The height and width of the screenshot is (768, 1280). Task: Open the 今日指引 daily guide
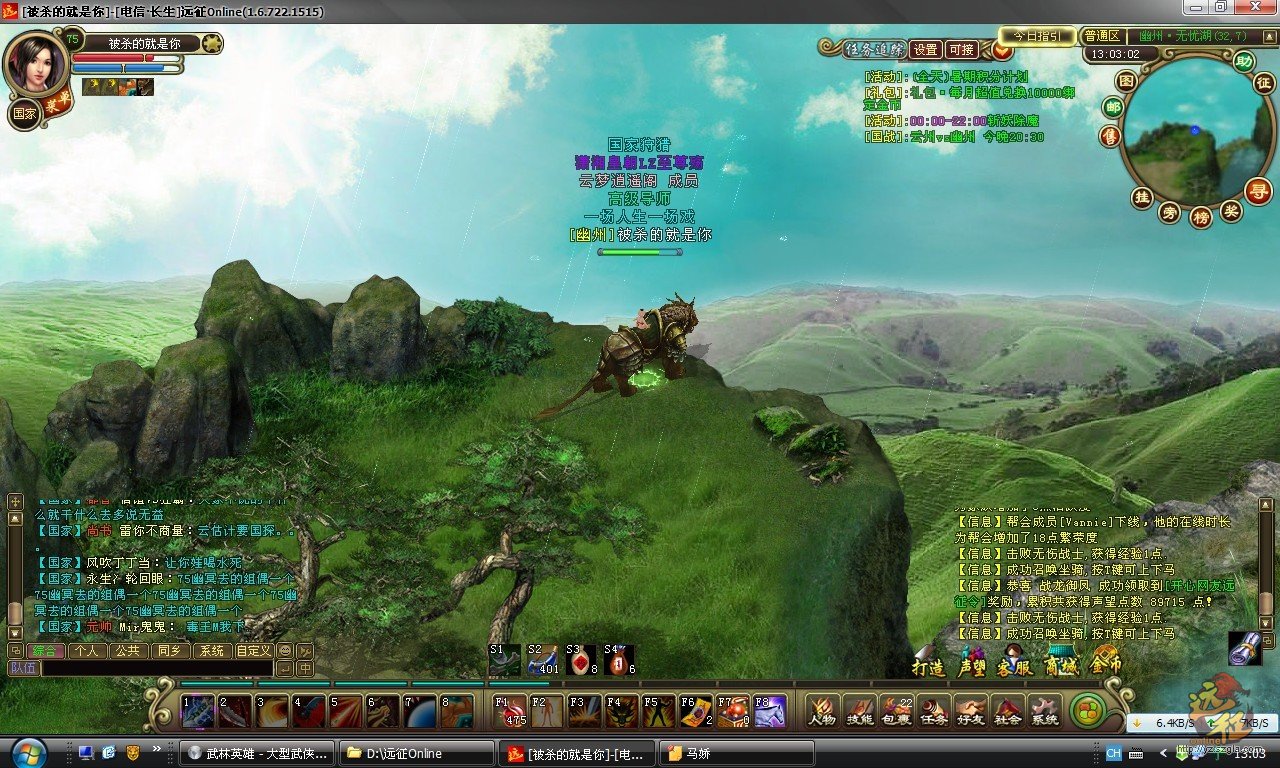tap(1037, 36)
